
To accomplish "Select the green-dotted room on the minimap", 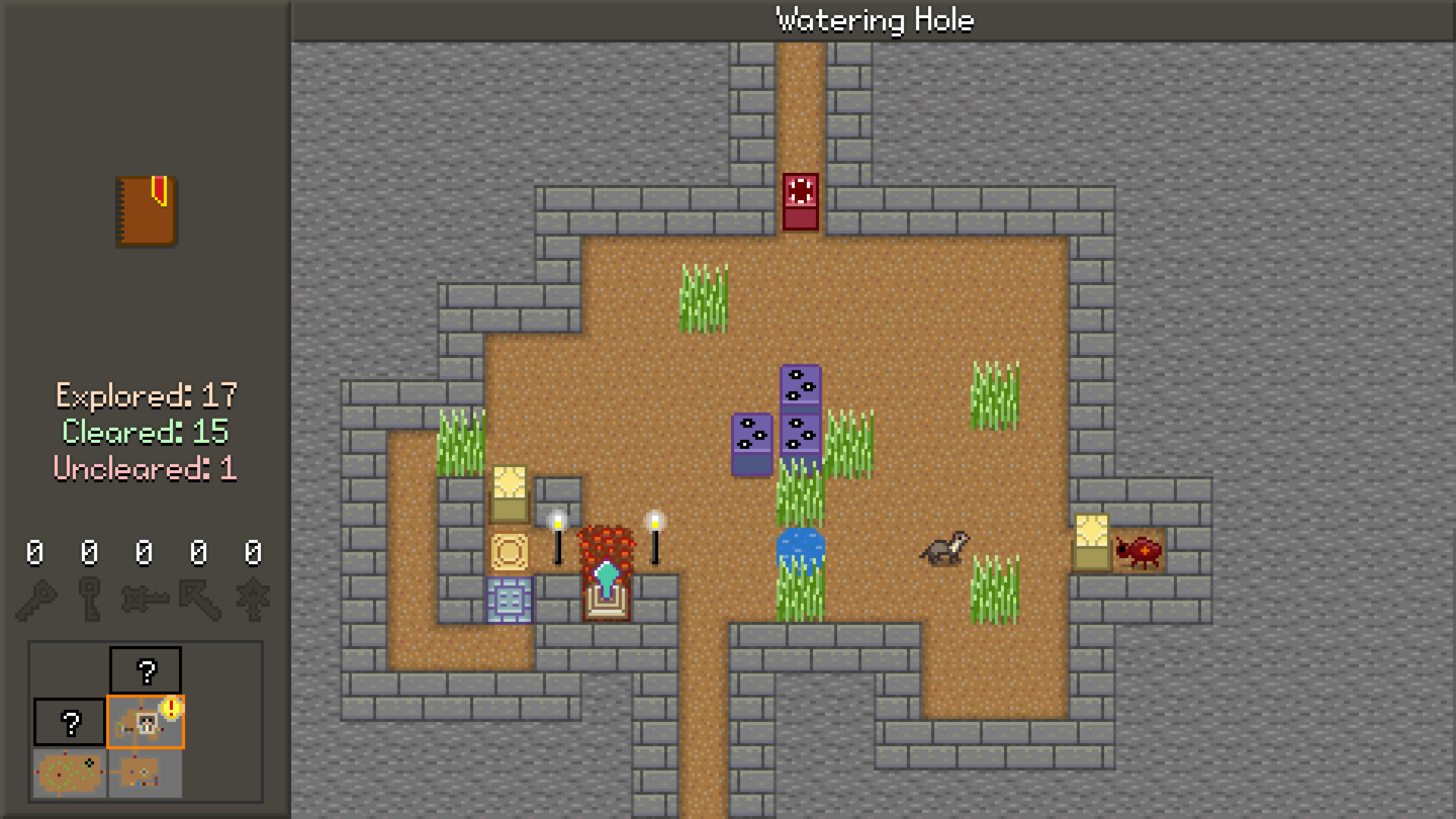I will 69,773.
